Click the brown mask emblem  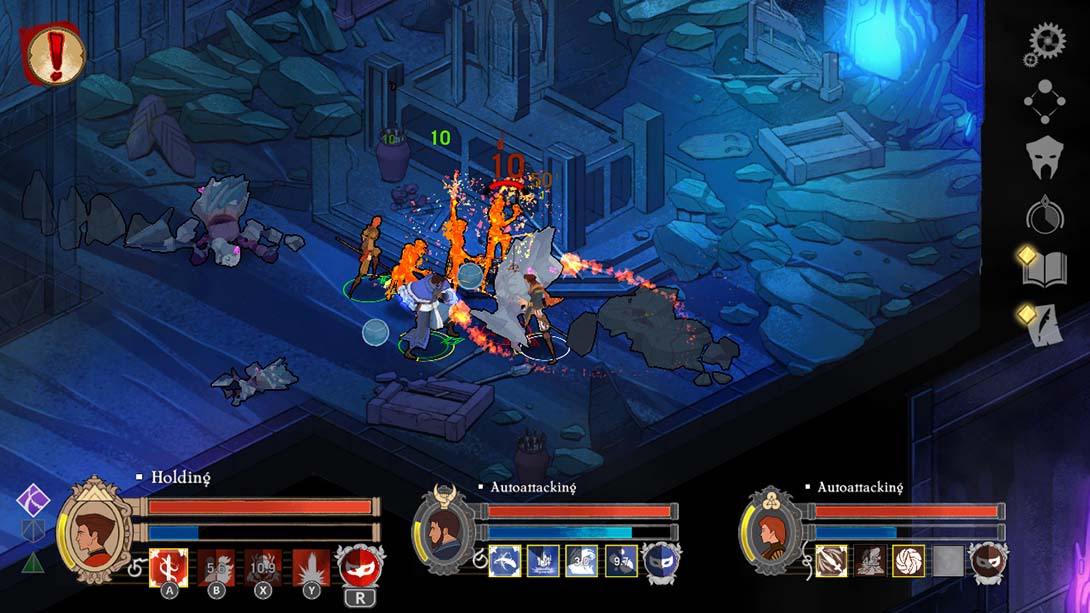[988, 561]
